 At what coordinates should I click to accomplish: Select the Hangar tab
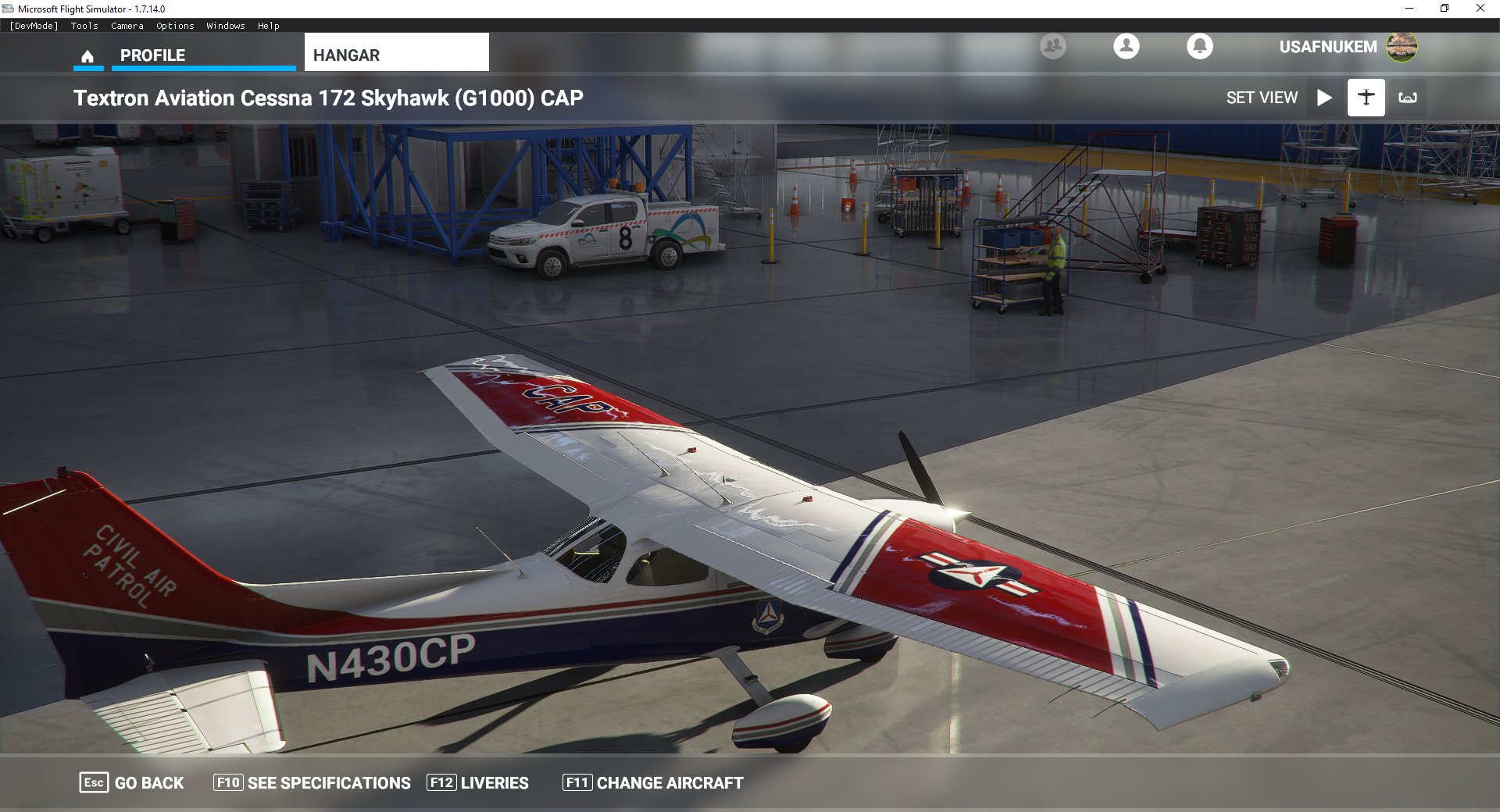click(x=396, y=55)
